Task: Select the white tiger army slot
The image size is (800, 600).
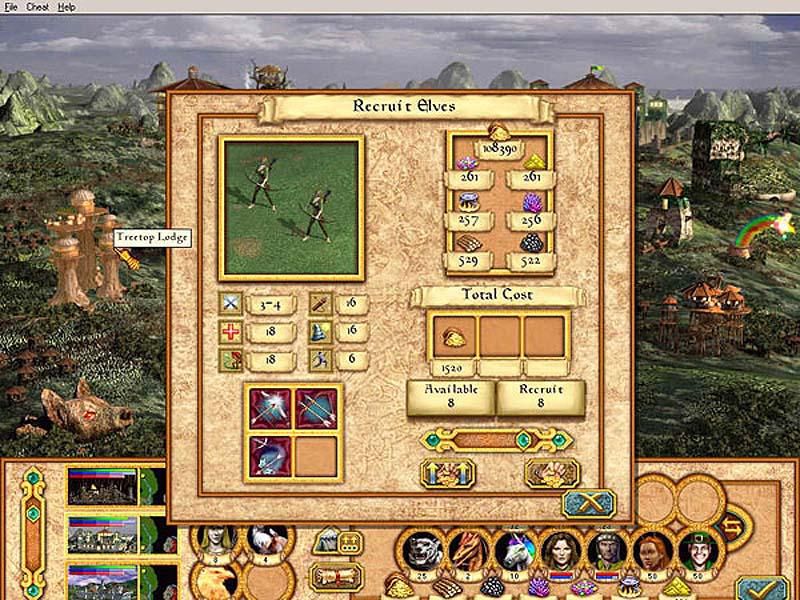Action: click(x=420, y=550)
